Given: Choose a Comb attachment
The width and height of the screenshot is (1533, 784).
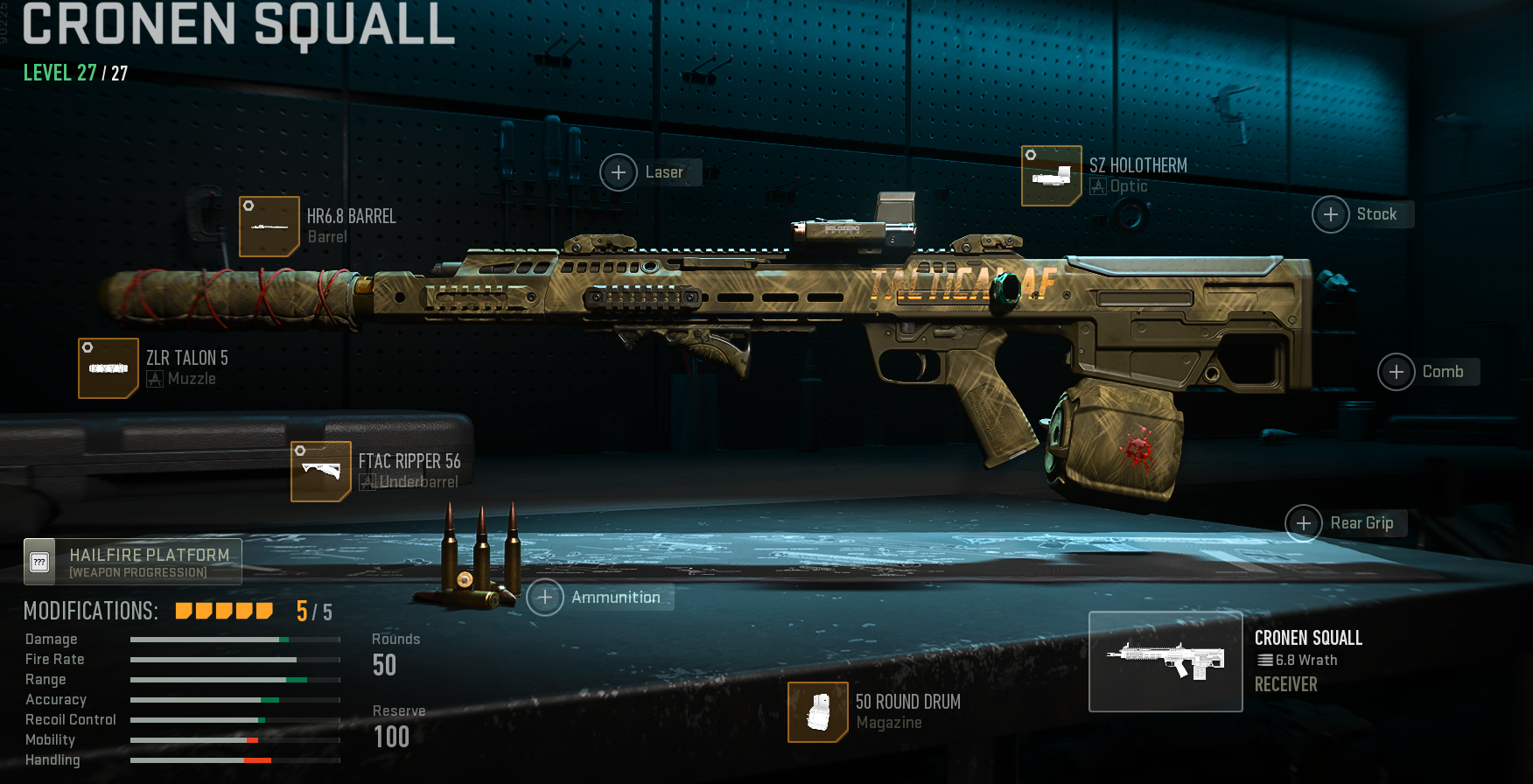Looking at the screenshot, I should coord(1396,372).
